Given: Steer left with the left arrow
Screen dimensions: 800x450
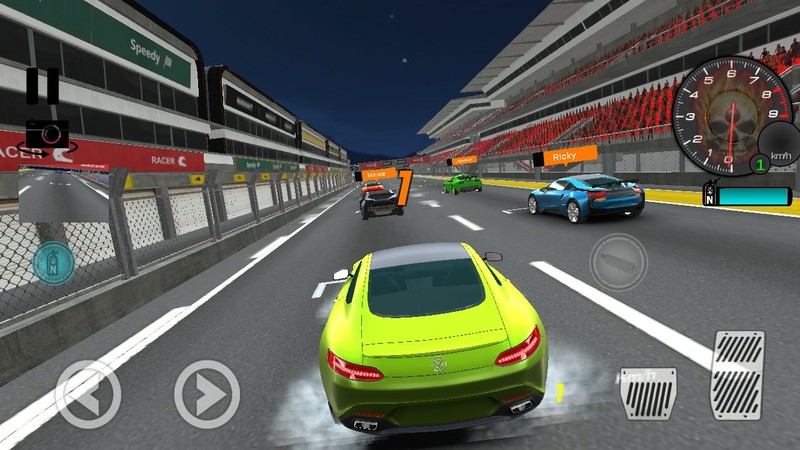Looking at the screenshot, I should pyautogui.click(x=87, y=394).
